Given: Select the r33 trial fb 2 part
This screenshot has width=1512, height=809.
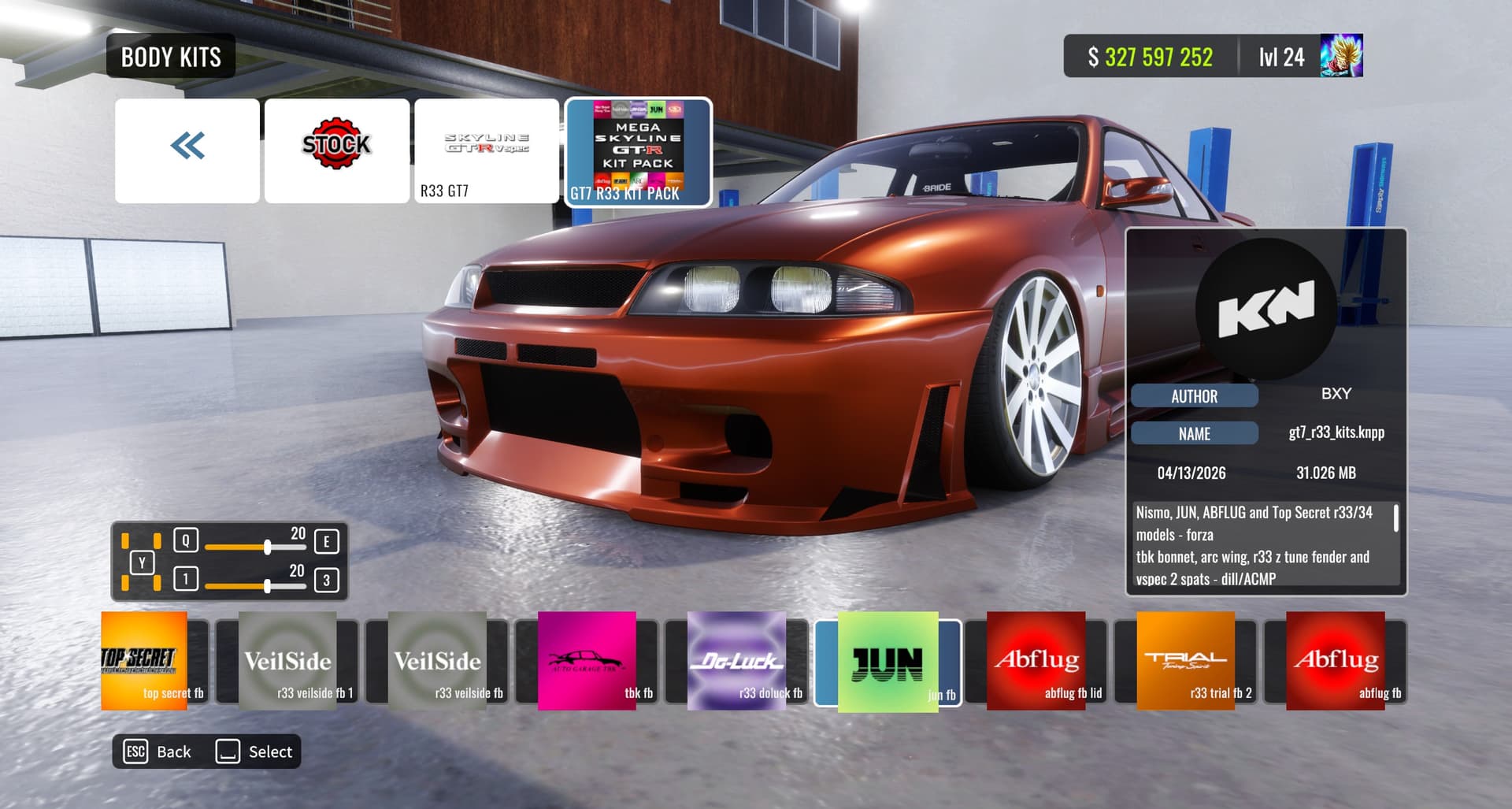Looking at the screenshot, I should 1186,662.
